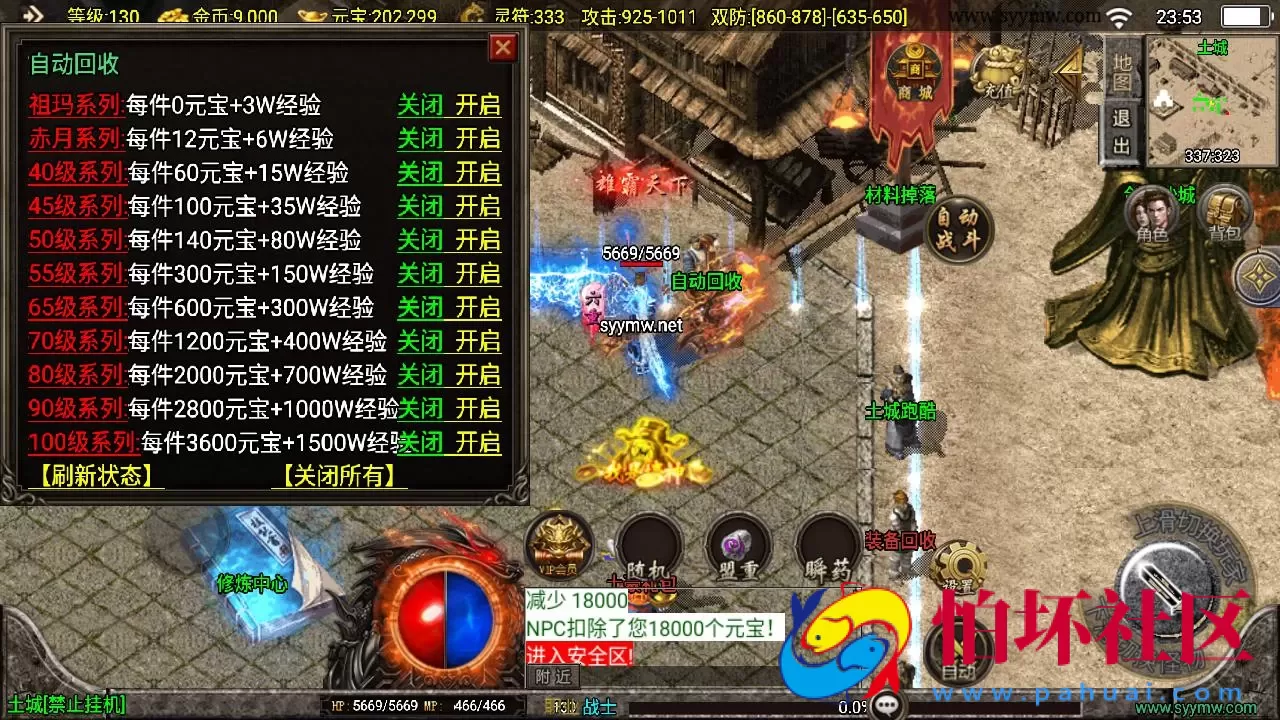The width and height of the screenshot is (1280, 720).
Task: Click the HP bar showing 5669/5669
Action: tap(375, 705)
